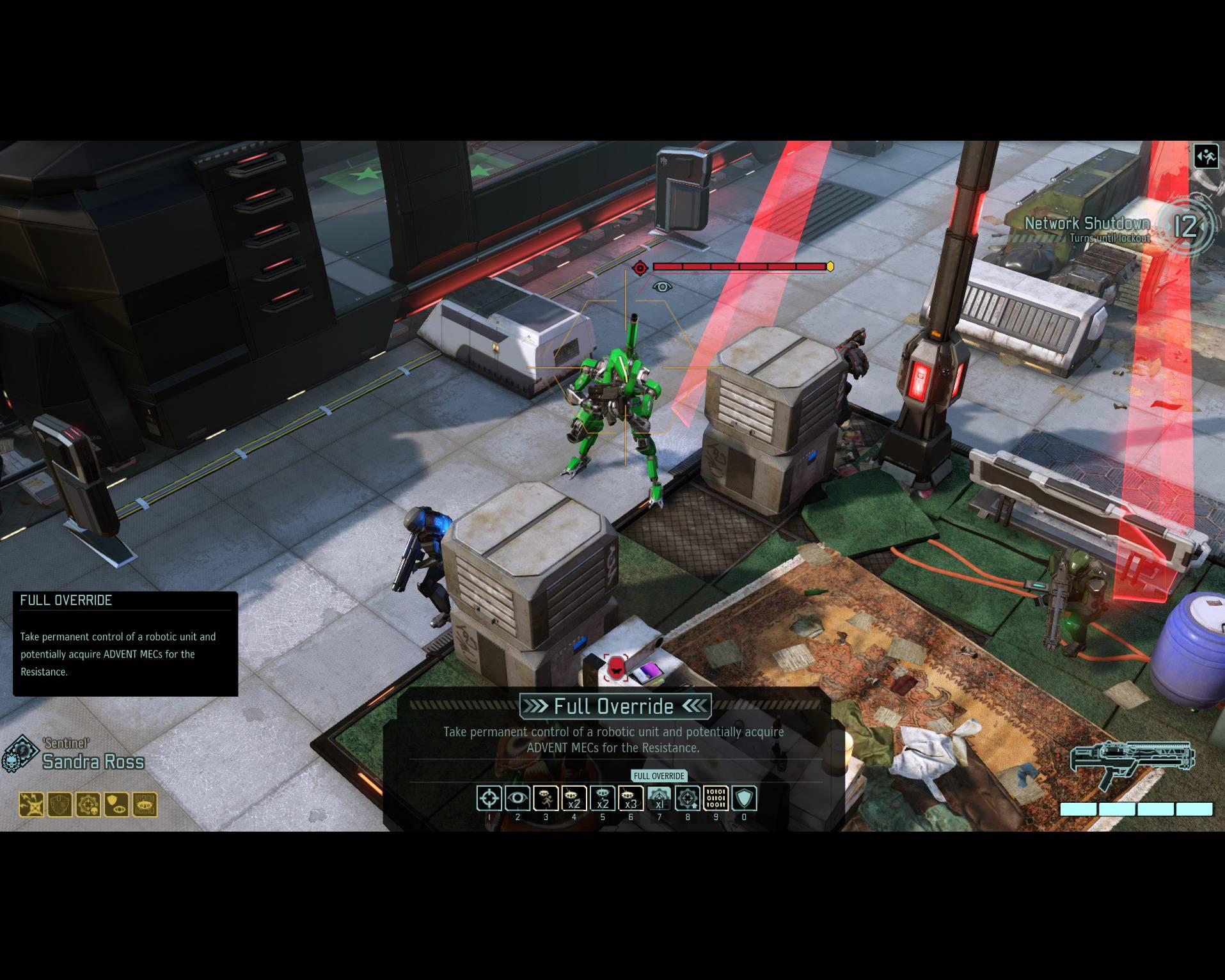Activate the highlighted Full Override ability

(x=660, y=798)
